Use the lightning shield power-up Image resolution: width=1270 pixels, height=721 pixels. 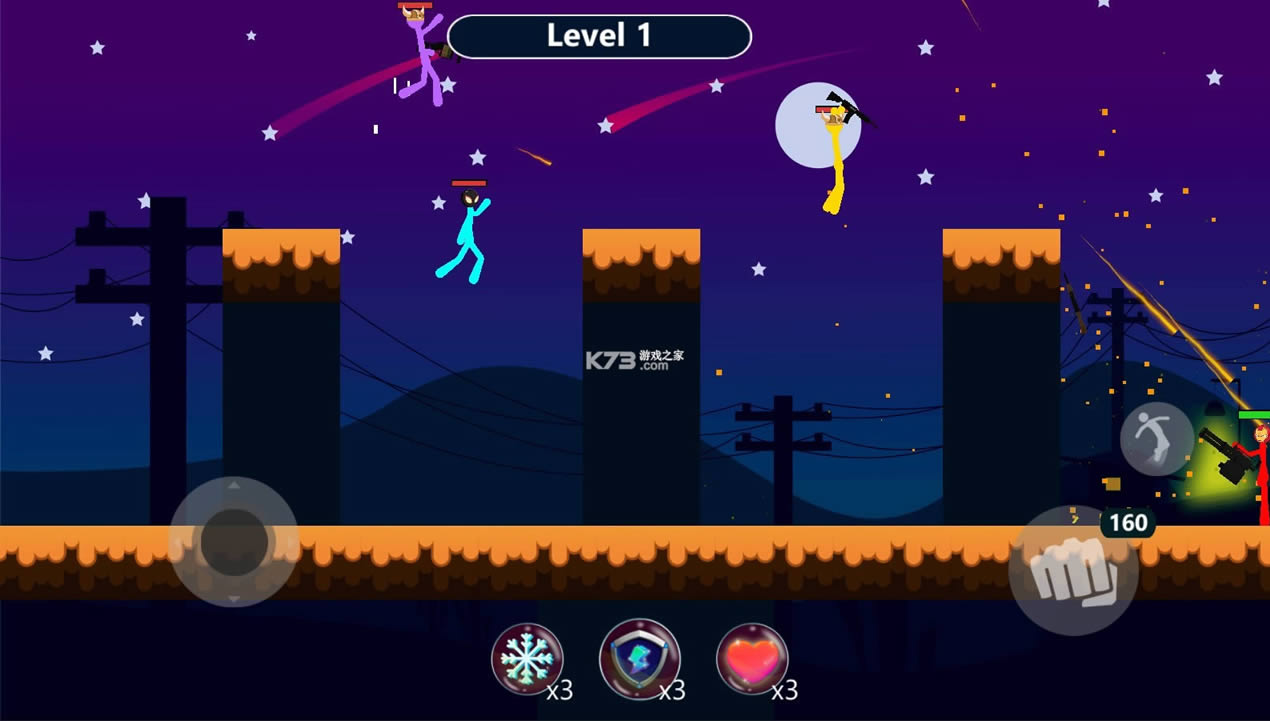(639, 660)
